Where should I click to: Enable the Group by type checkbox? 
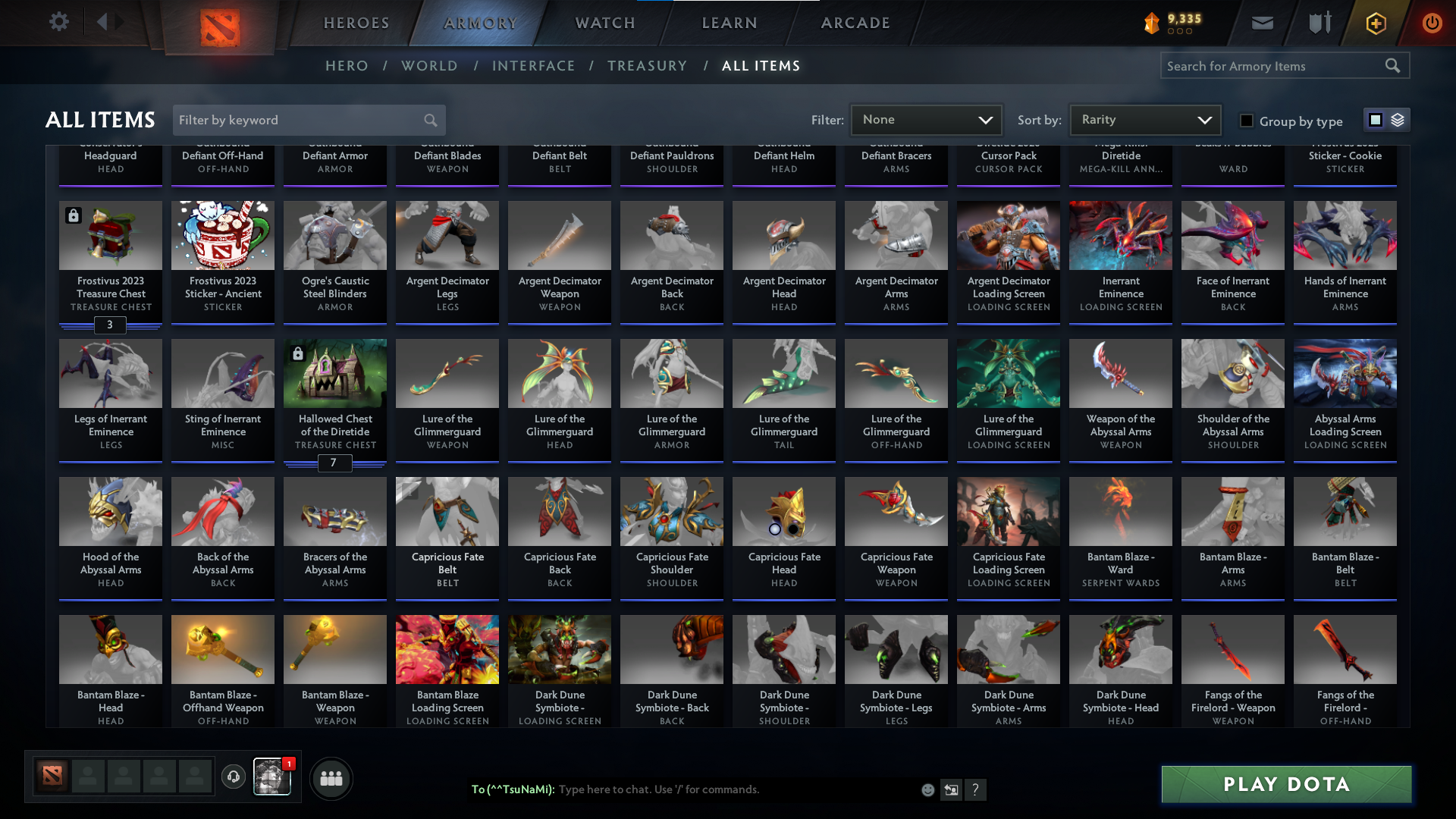(x=1246, y=121)
